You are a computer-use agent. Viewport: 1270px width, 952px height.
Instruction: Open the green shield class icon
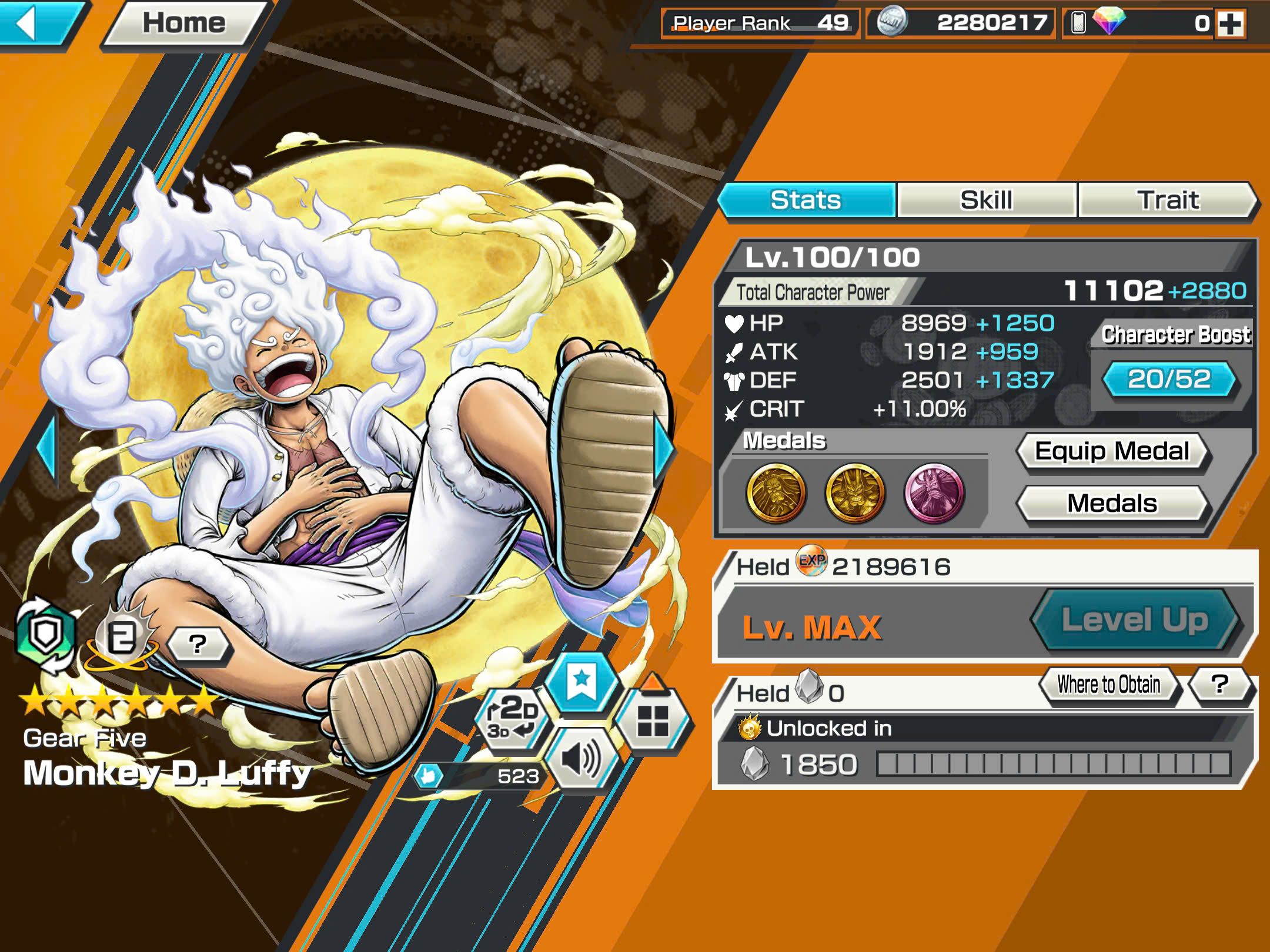tap(46, 635)
